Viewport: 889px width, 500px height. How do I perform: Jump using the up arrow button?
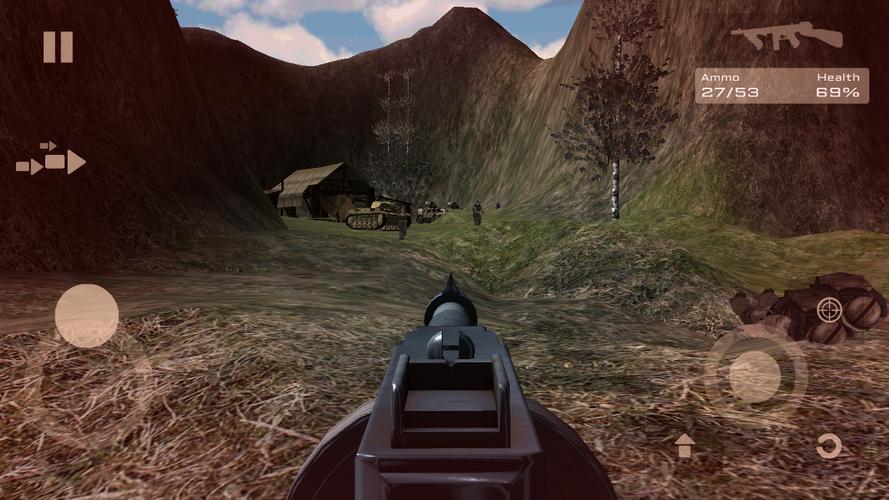tap(684, 445)
